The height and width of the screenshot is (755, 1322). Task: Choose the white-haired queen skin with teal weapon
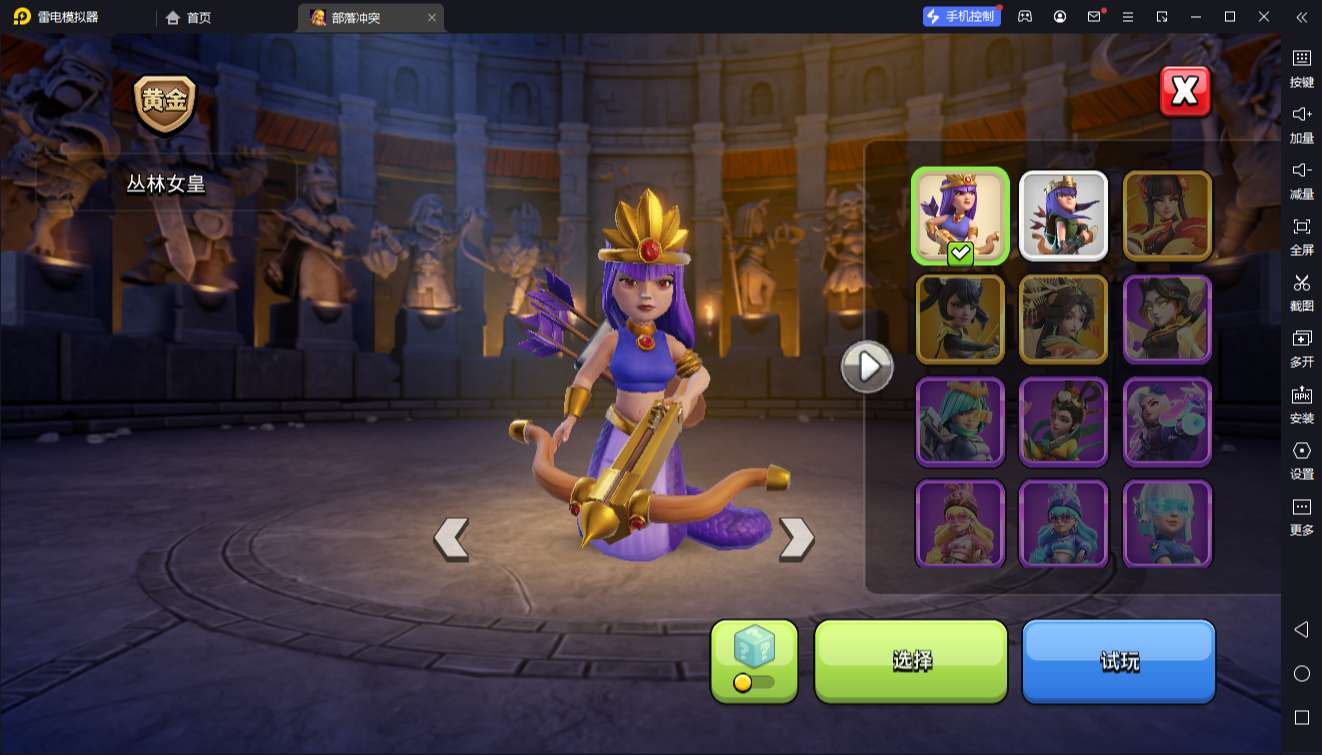pyautogui.click(x=1167, y=421)
